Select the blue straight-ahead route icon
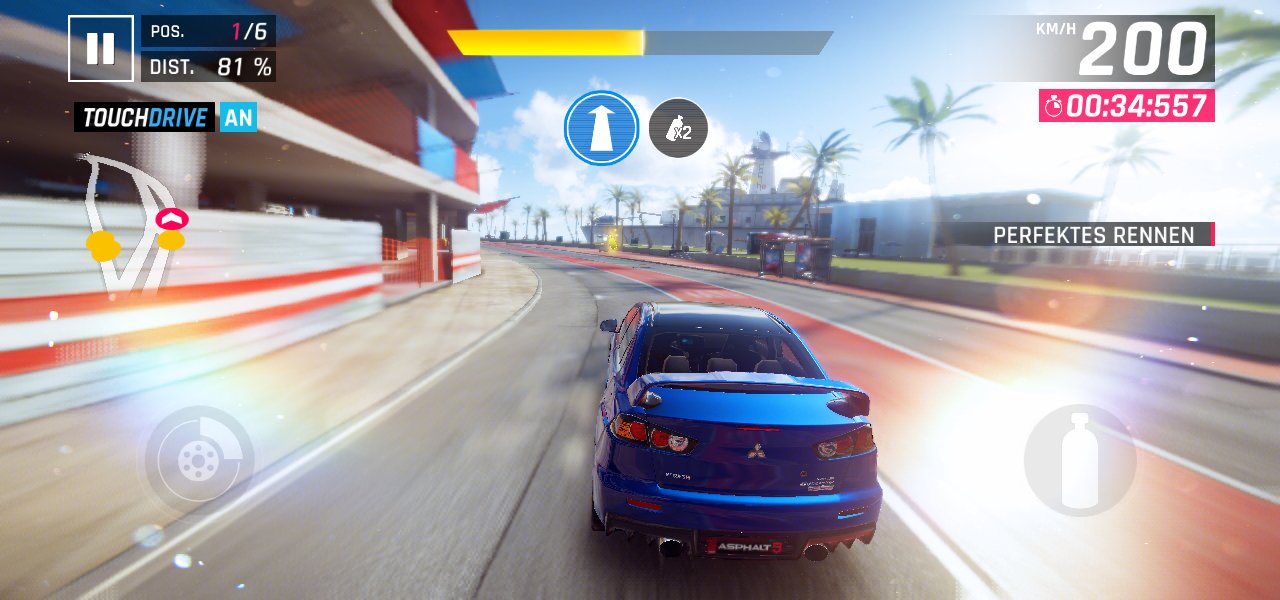The image size is (1280, 600). tap(601, 129)
